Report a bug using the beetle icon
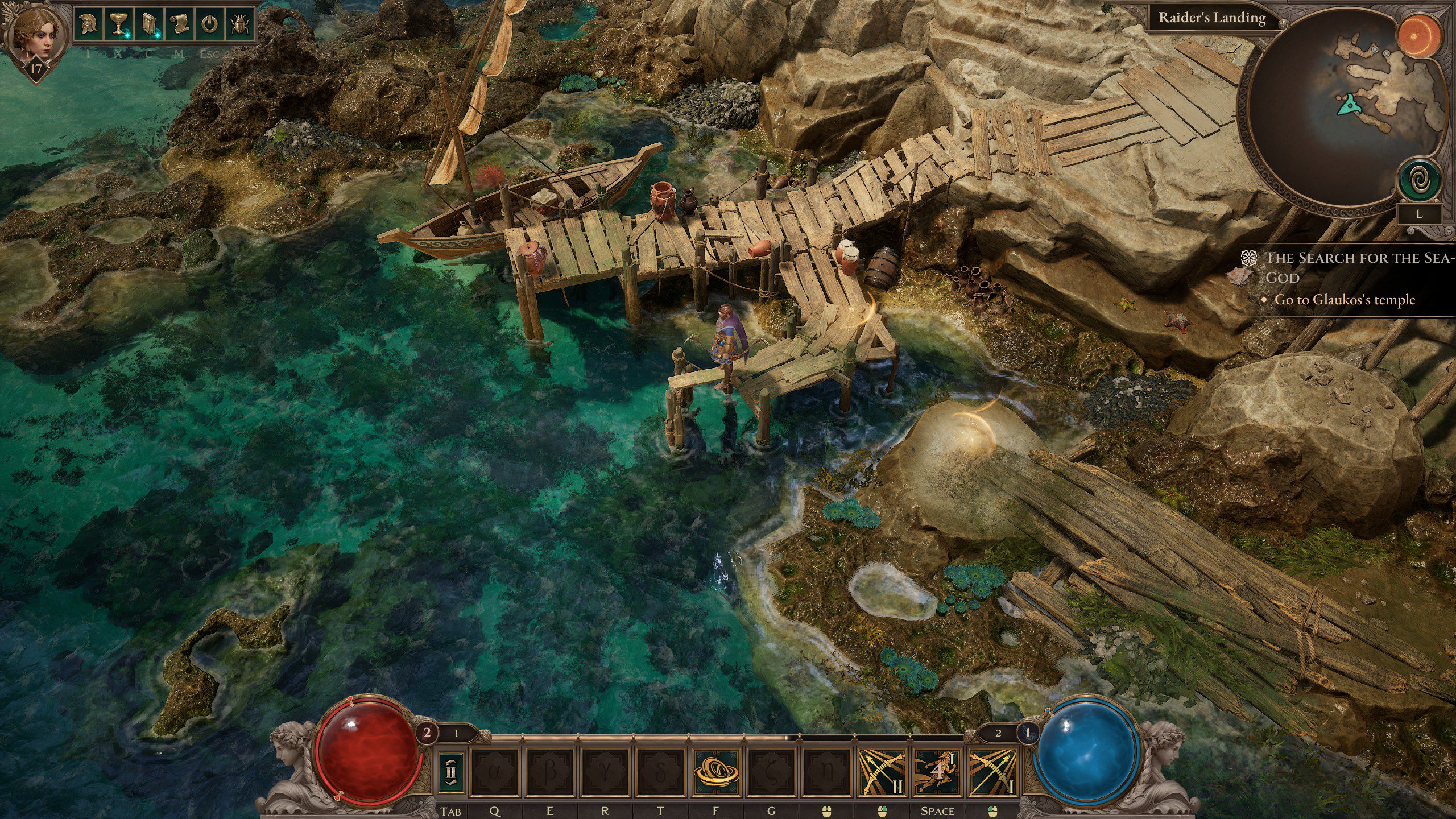The image size is (1456, 819). (241, 23)
